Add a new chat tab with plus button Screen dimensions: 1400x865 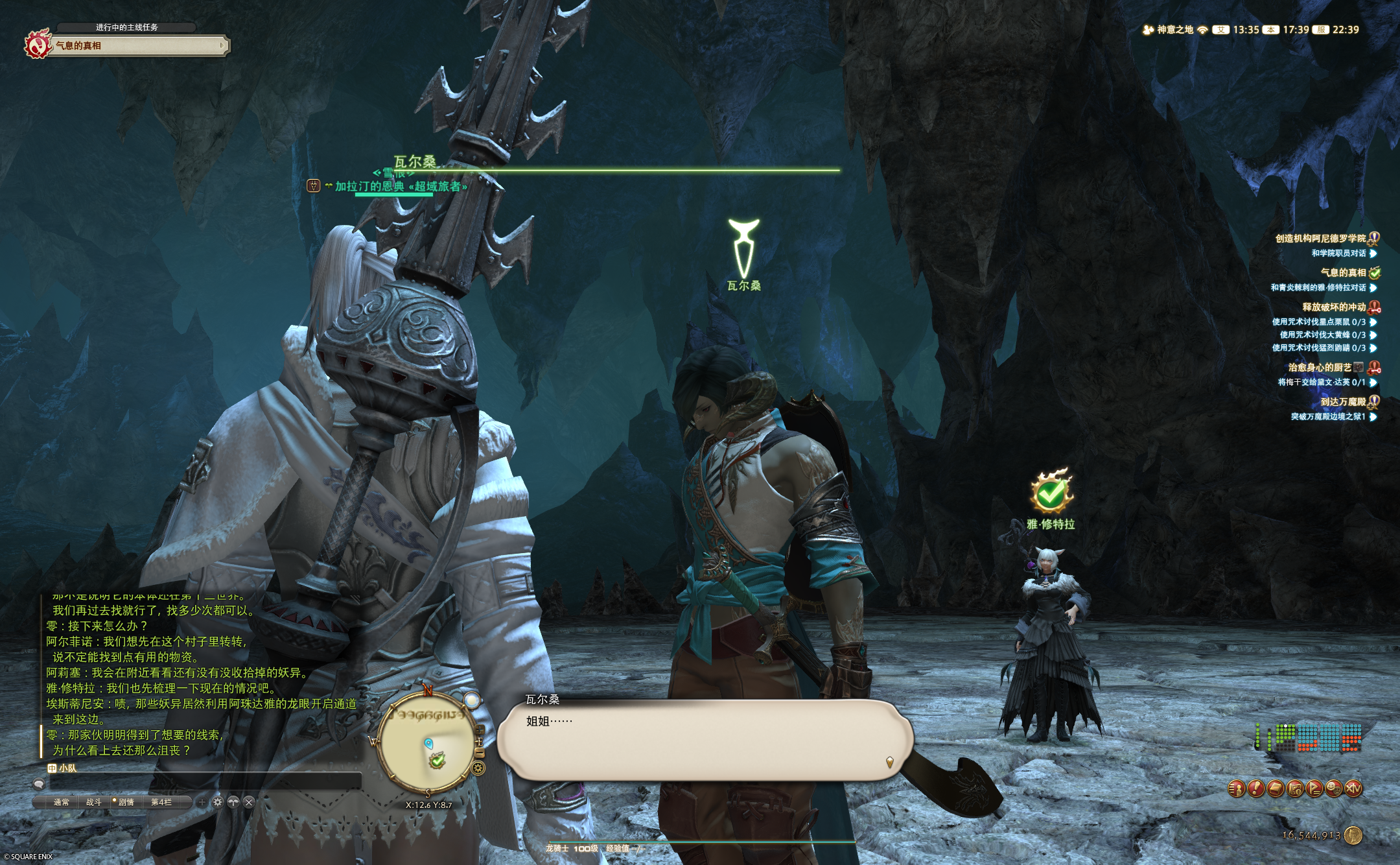[x=202, y=802]
